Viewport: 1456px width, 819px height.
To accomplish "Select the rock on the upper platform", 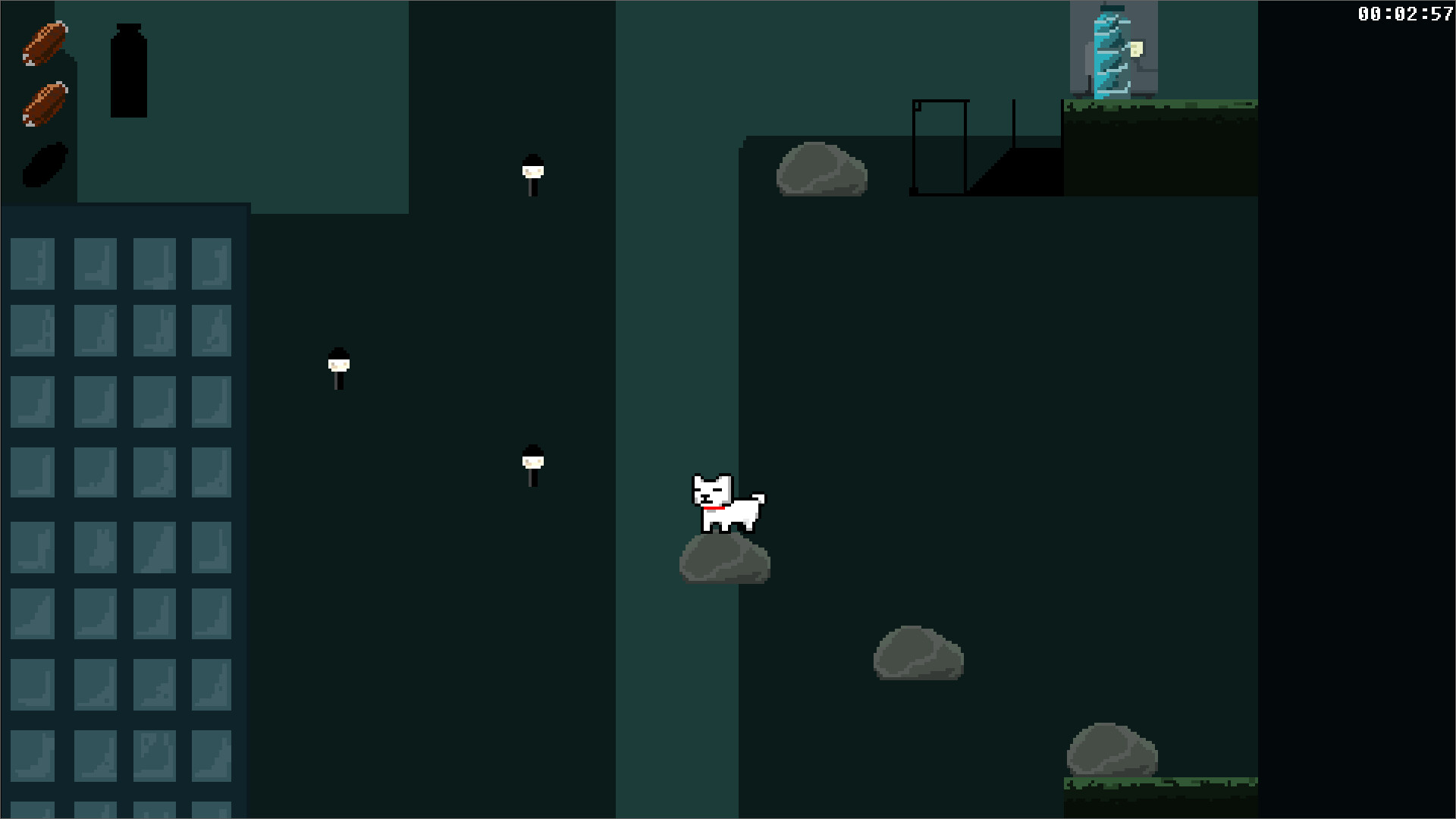I will (821, 171).
